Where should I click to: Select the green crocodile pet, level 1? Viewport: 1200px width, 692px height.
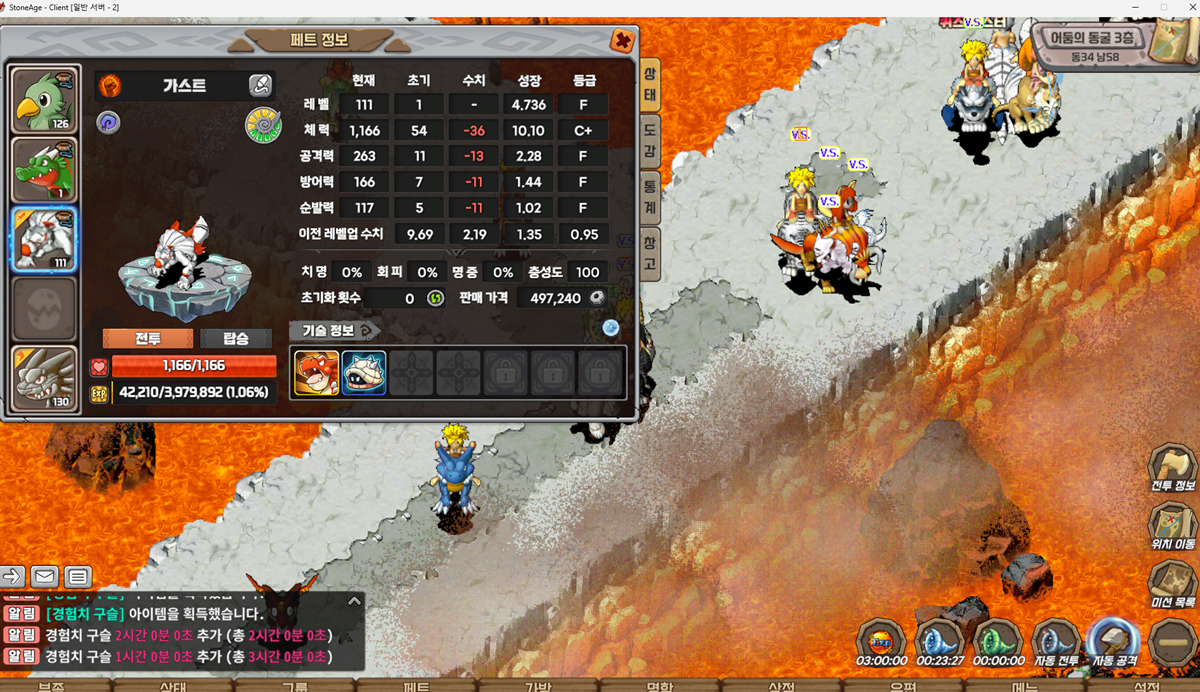(x=44, y=170)
